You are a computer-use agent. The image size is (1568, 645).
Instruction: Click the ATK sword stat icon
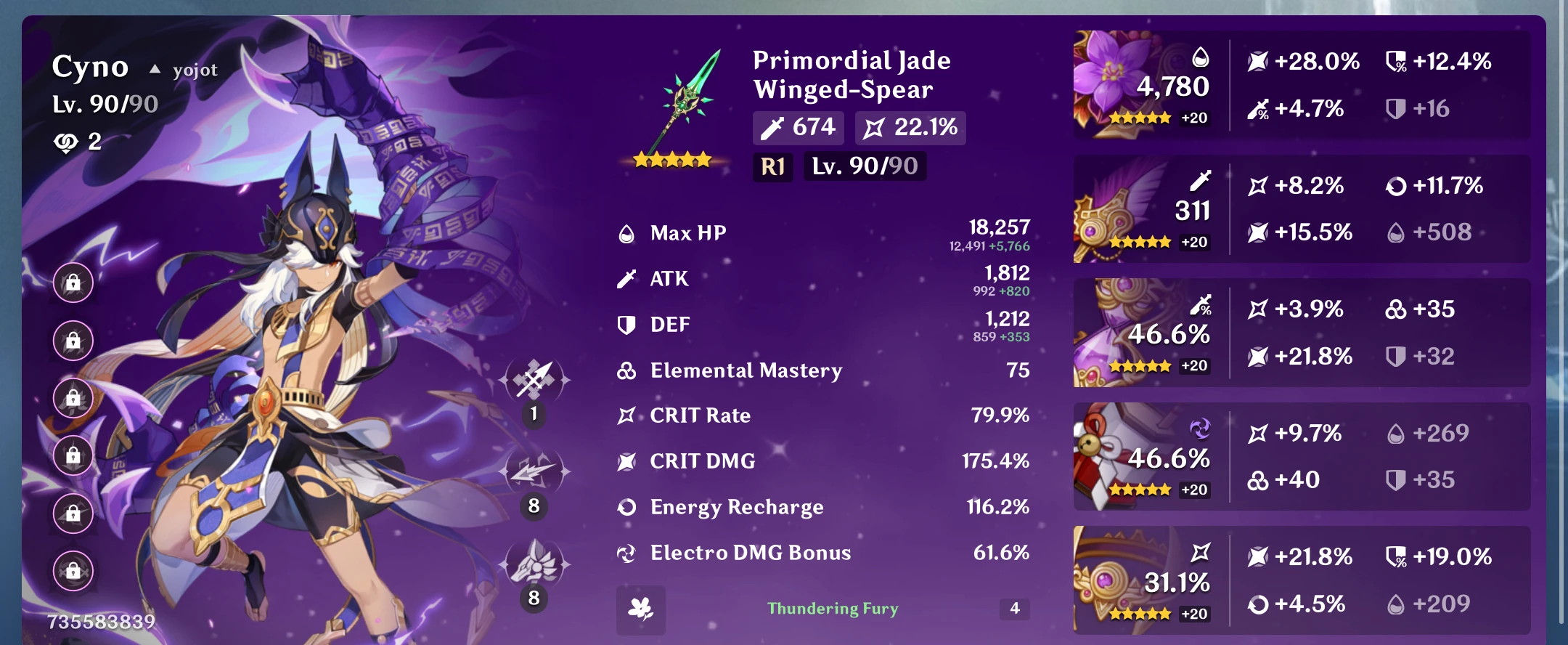[x=626, y=278]
